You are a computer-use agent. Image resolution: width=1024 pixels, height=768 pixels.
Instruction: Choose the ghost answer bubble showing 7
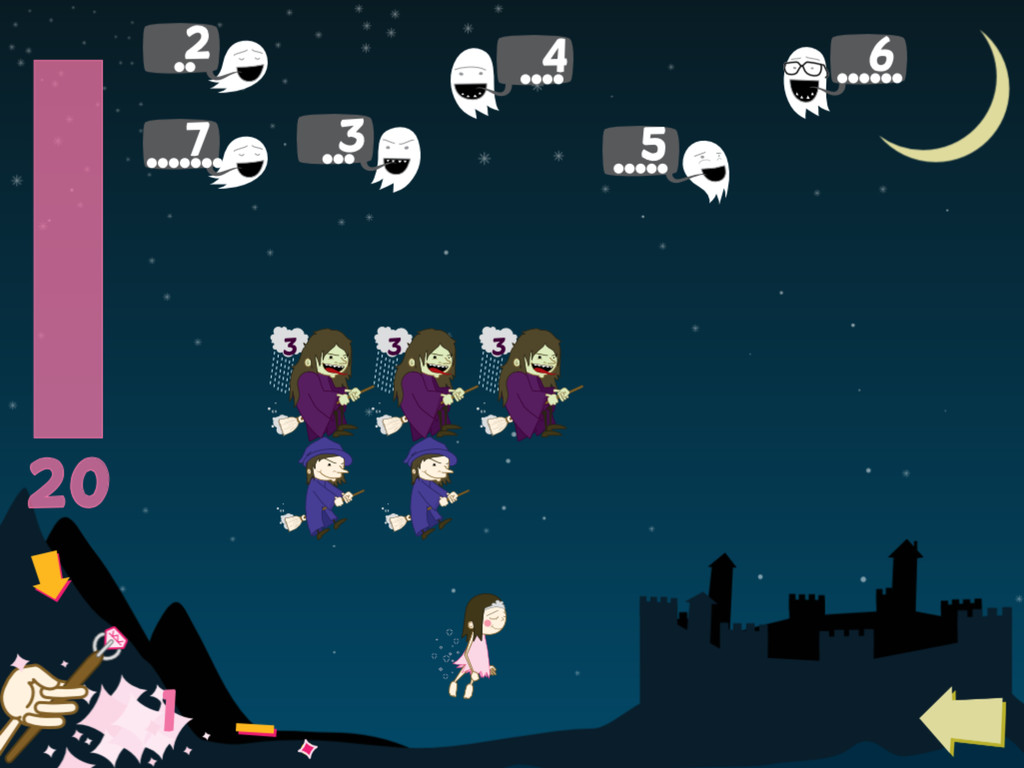point(181,145)
